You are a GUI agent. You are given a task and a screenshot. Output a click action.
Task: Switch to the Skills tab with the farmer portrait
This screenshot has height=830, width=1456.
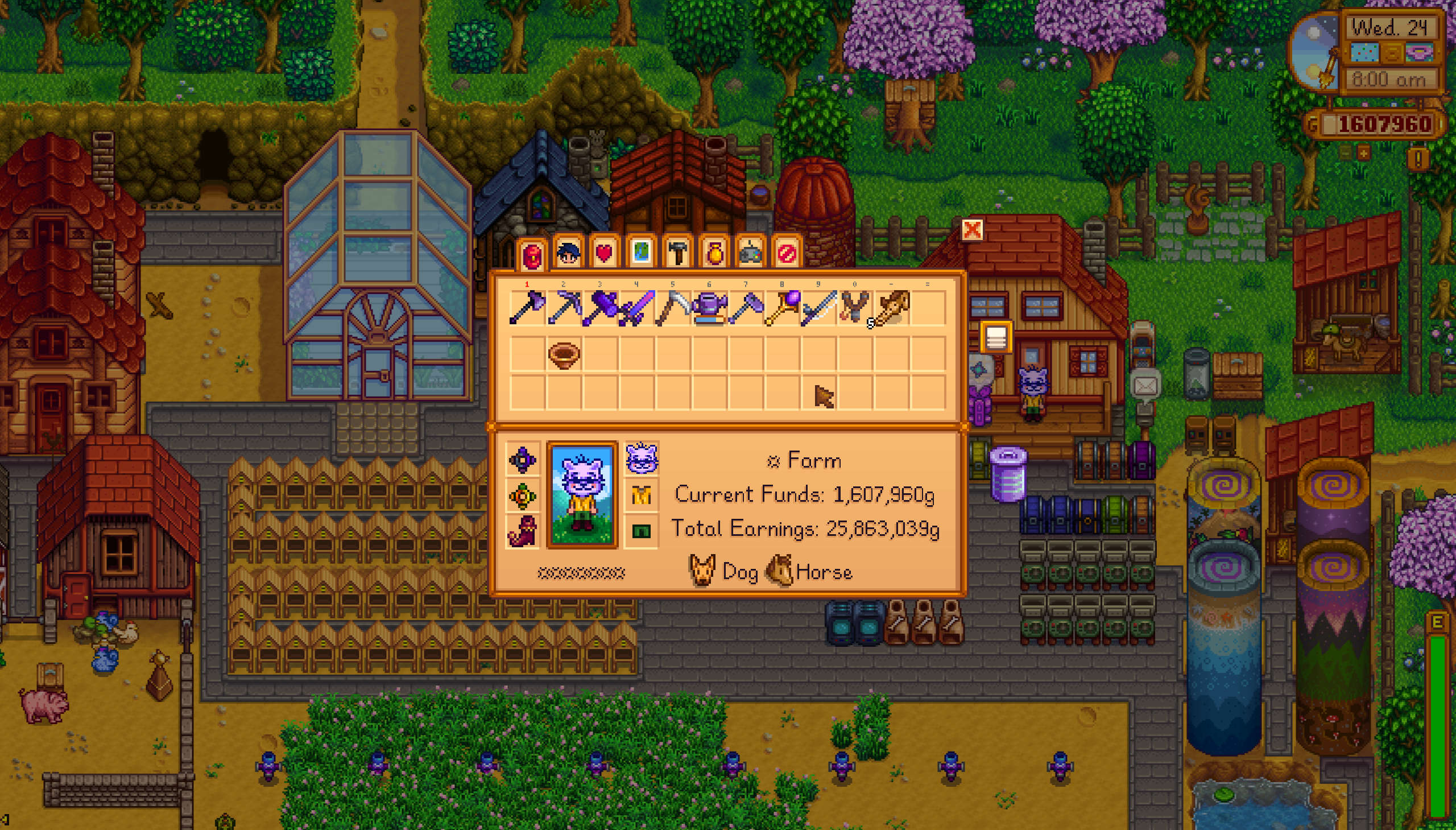coord(568,253)
